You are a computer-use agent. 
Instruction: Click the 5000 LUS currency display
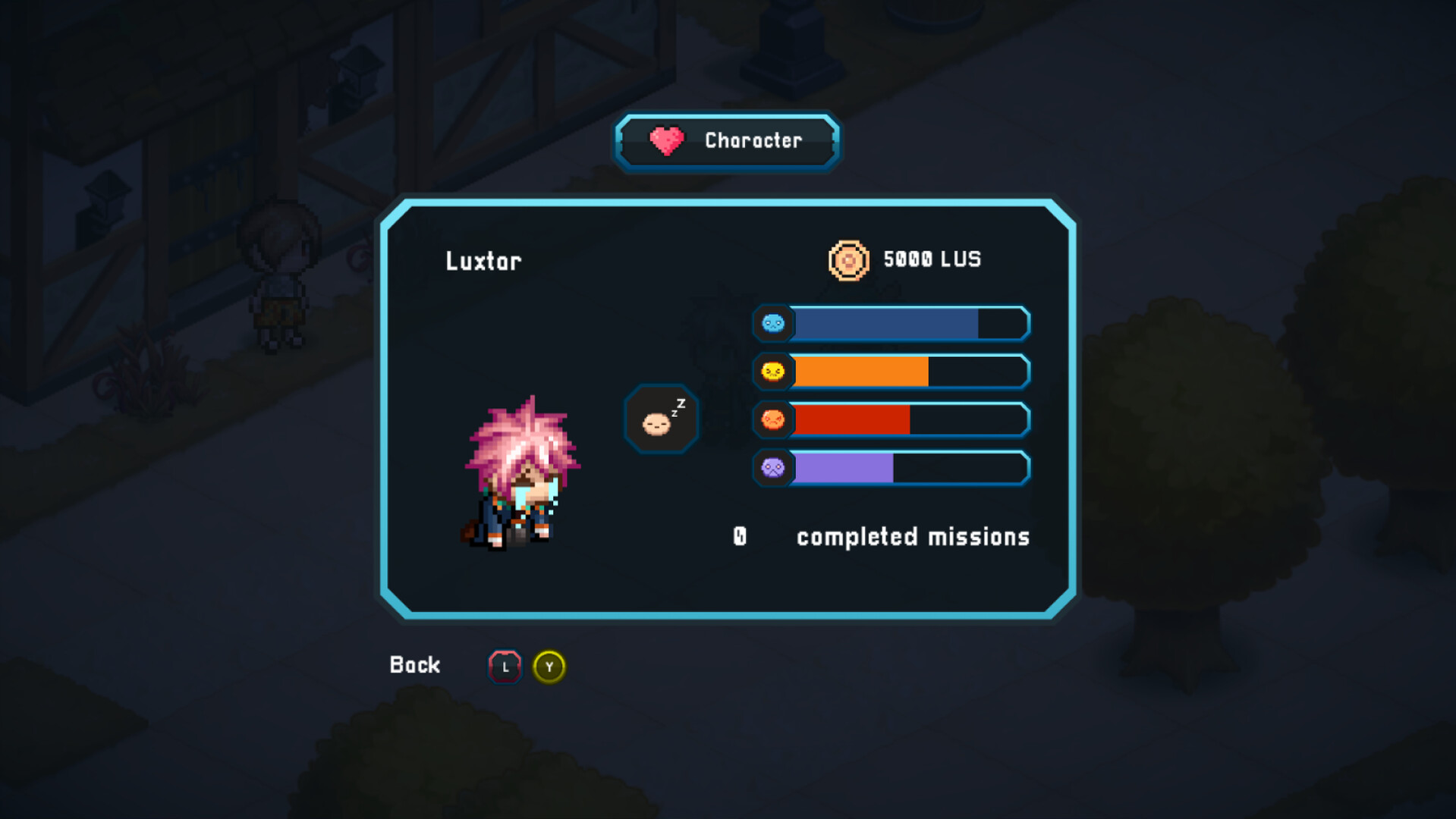pos(929,260)
